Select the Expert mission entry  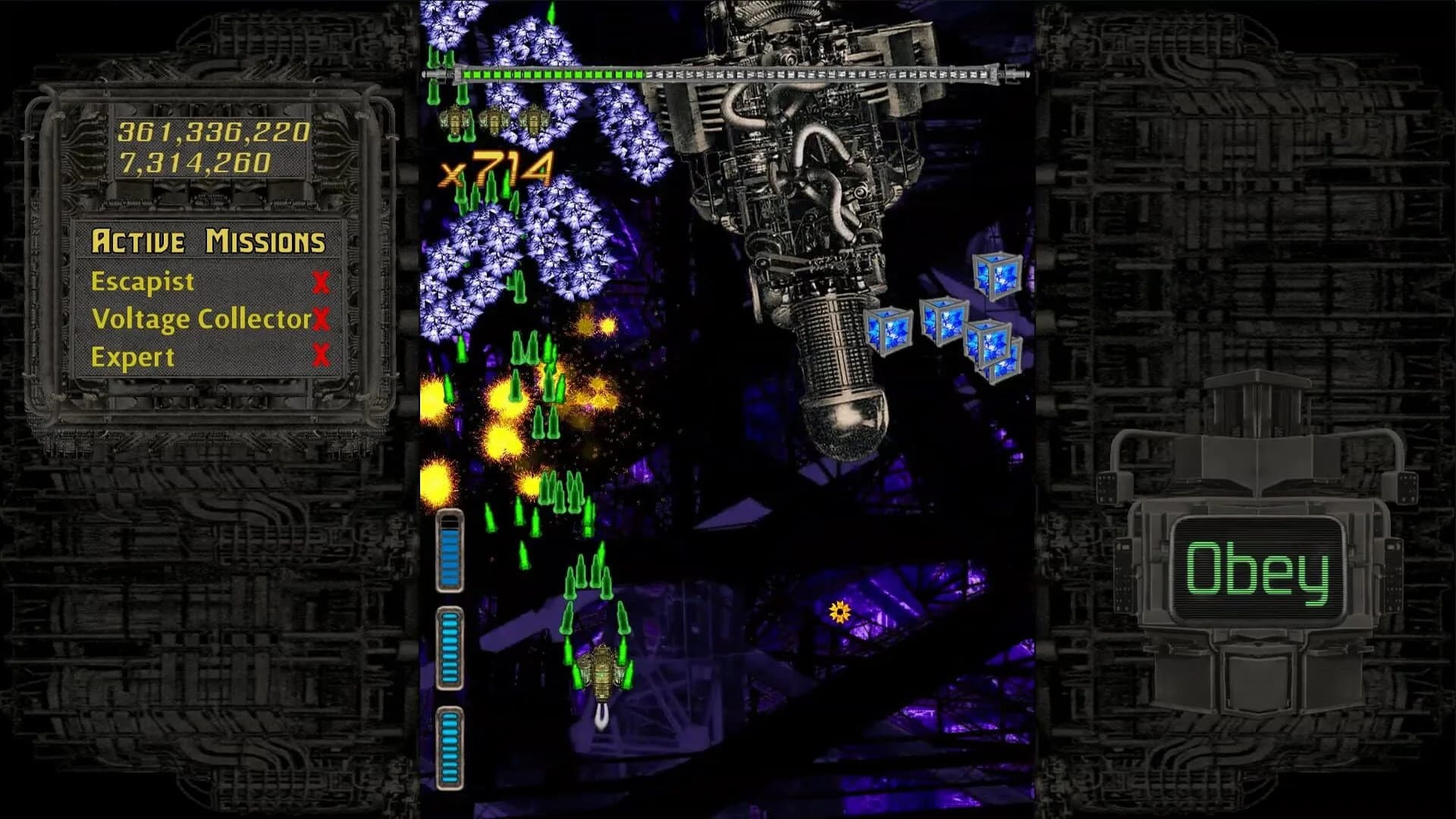(133, 354)
